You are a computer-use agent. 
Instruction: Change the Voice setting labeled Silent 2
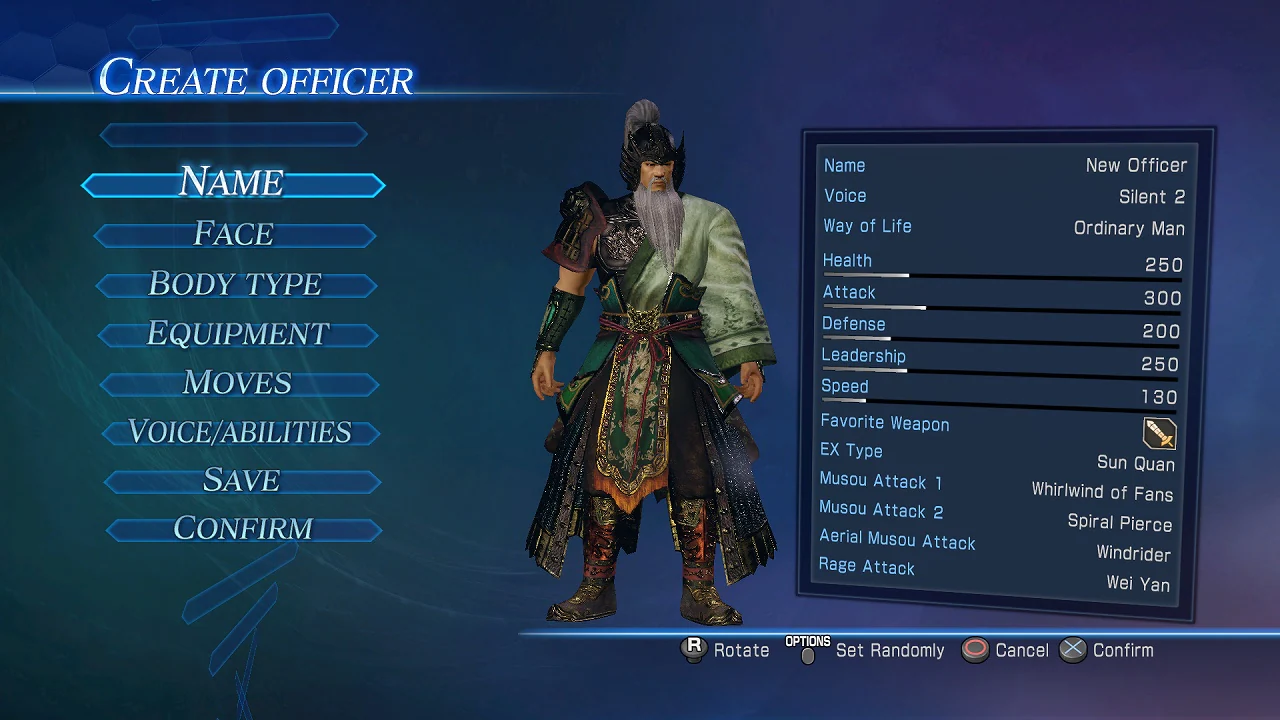(x=1000, y=196)
